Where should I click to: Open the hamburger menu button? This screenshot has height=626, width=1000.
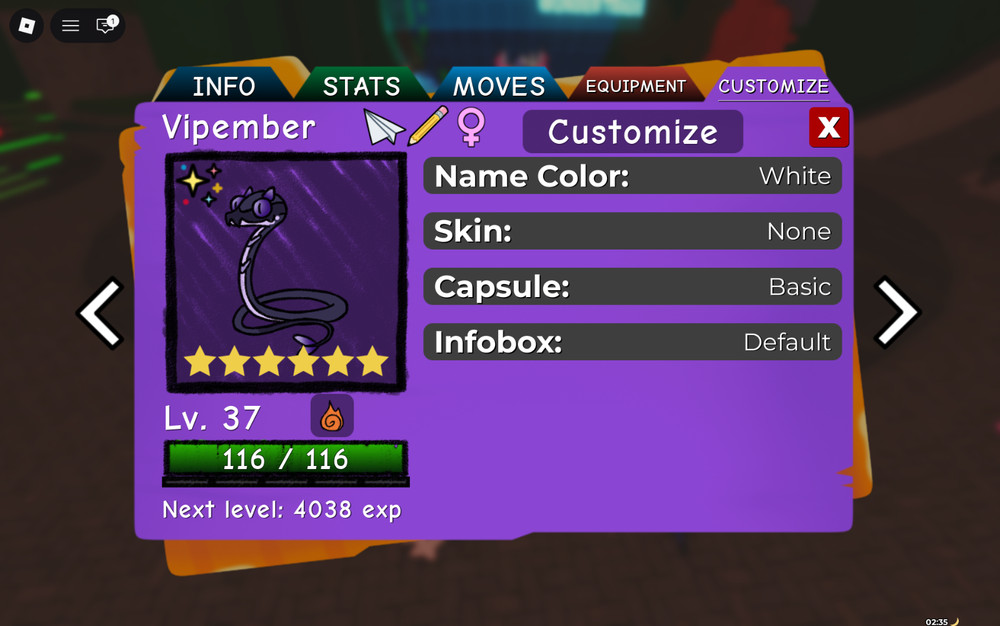70,26
